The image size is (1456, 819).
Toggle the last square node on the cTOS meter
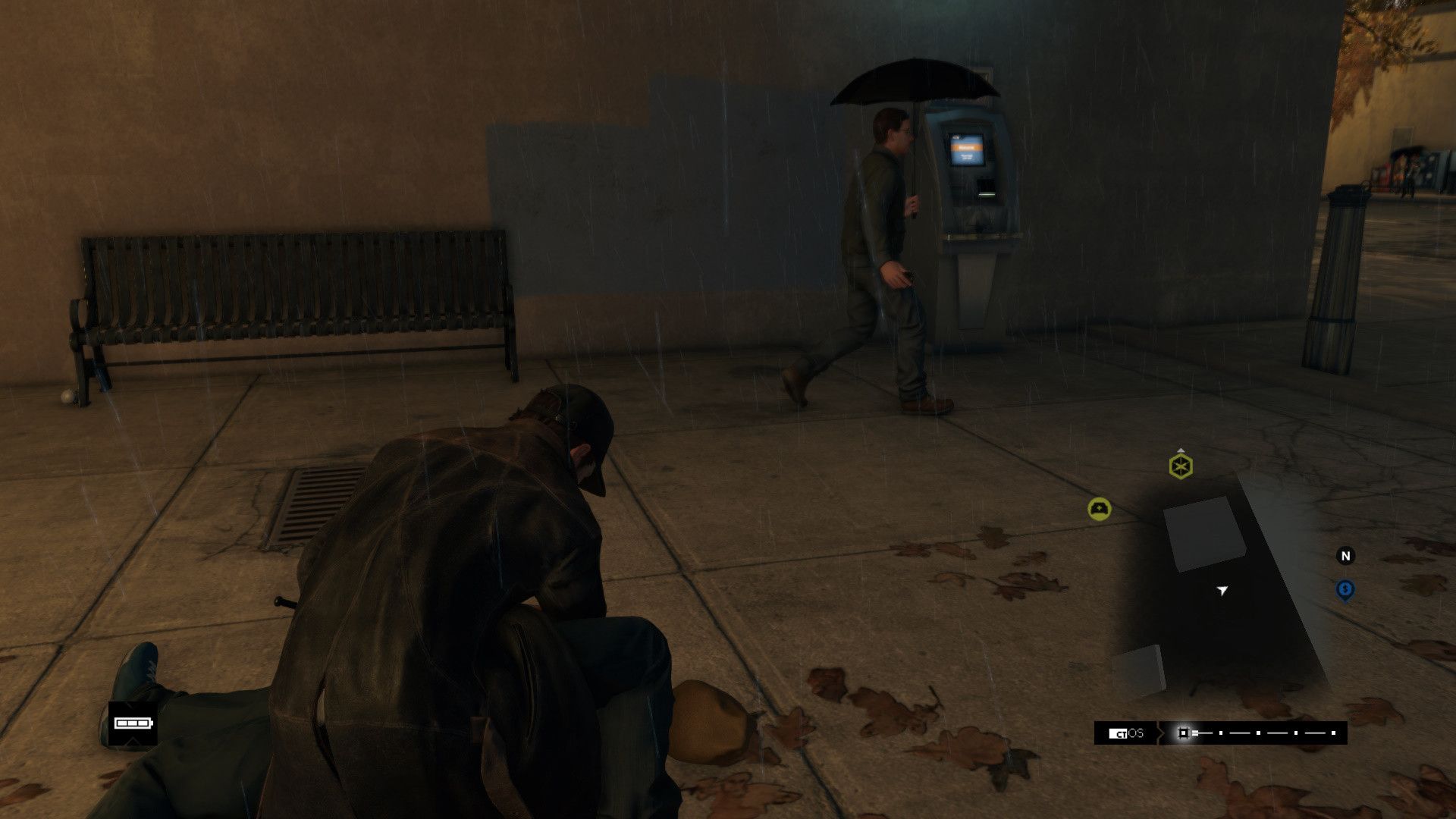1333,733
